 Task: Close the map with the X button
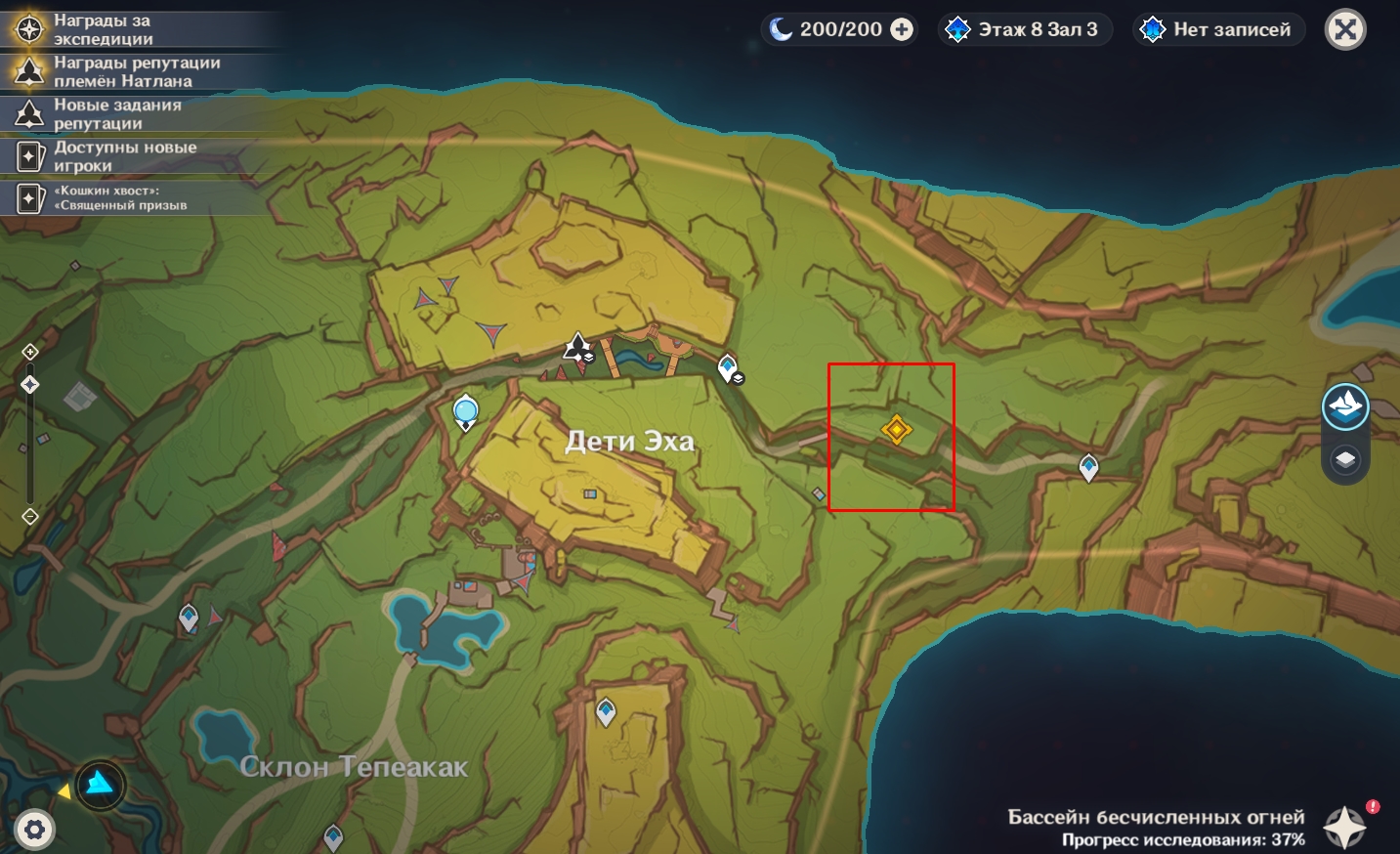(1345, 30)
